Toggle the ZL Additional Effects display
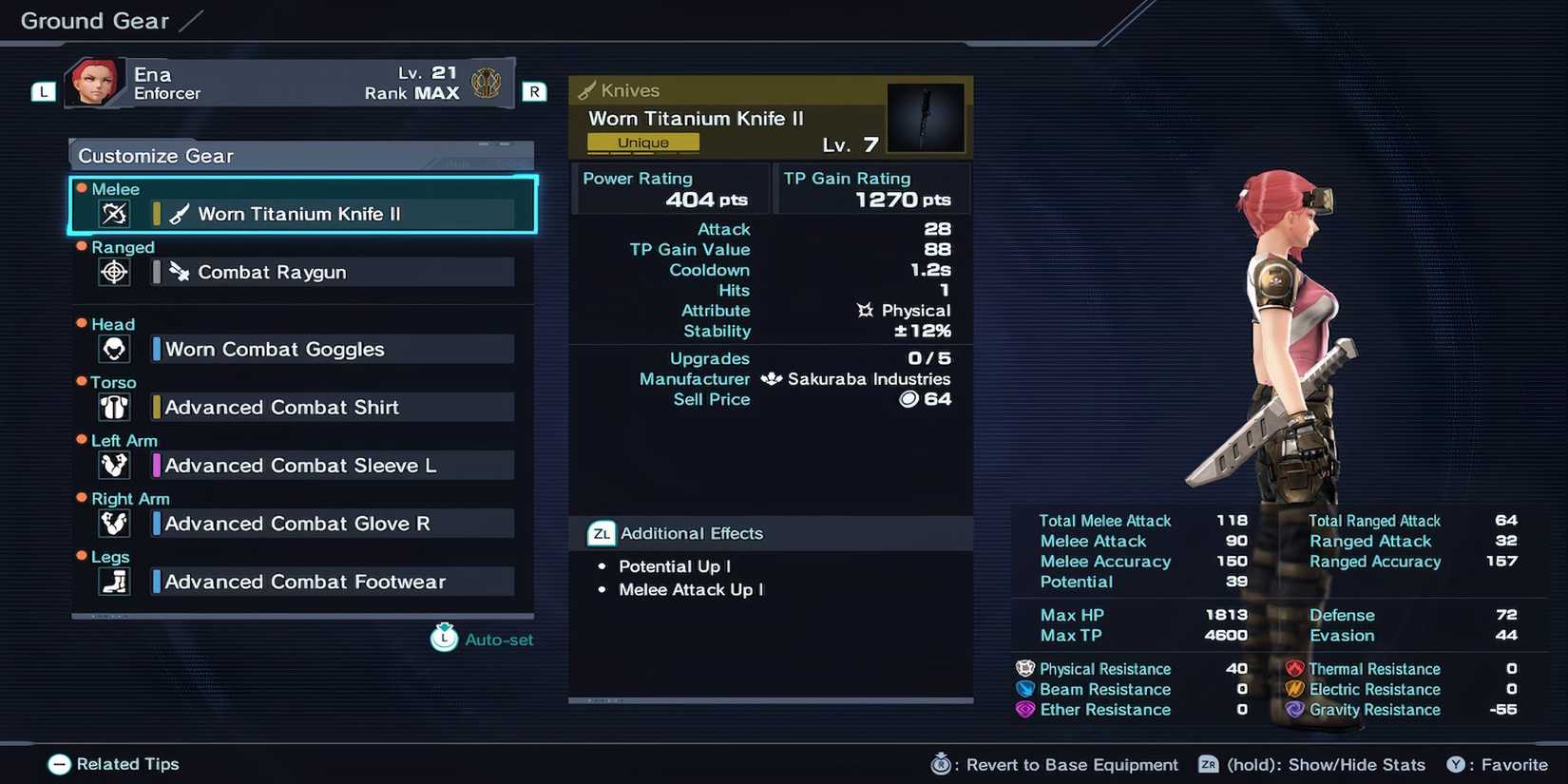Screen dimensions: 1568x784 tap(600, 533)
